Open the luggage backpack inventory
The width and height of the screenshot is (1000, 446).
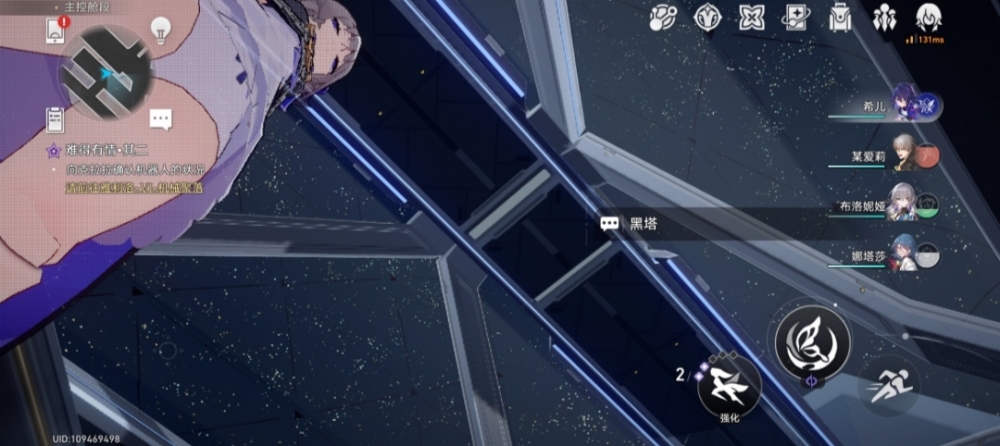point(840,17)
